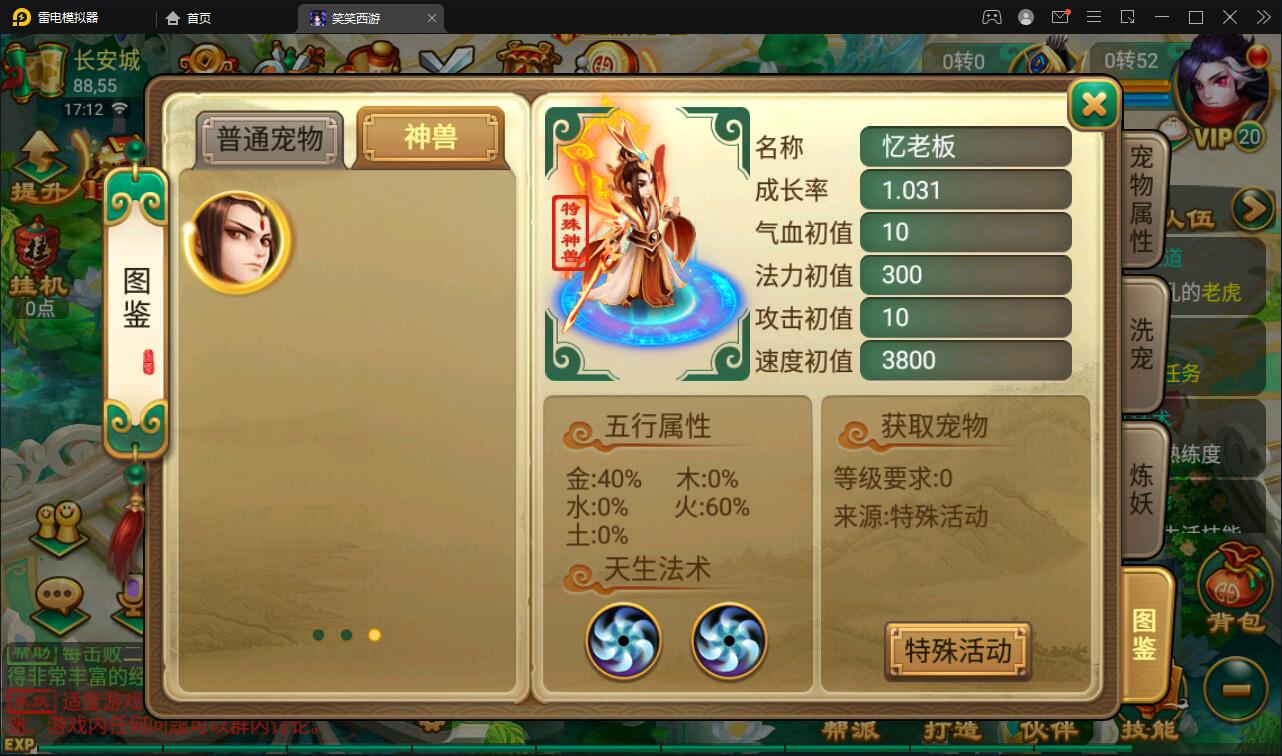1282x756 pixels.
Task: Click the second innate skill icon
Action: (x=729, y=641)
